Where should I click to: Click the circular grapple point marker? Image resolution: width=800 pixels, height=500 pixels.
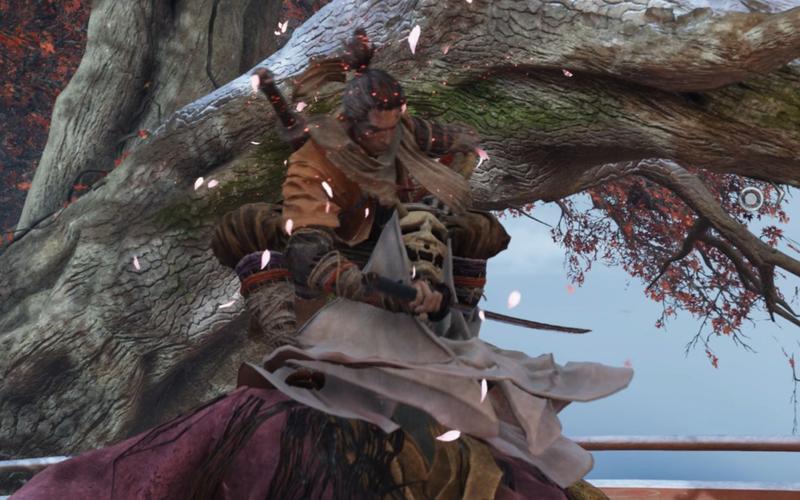(751, 200)
